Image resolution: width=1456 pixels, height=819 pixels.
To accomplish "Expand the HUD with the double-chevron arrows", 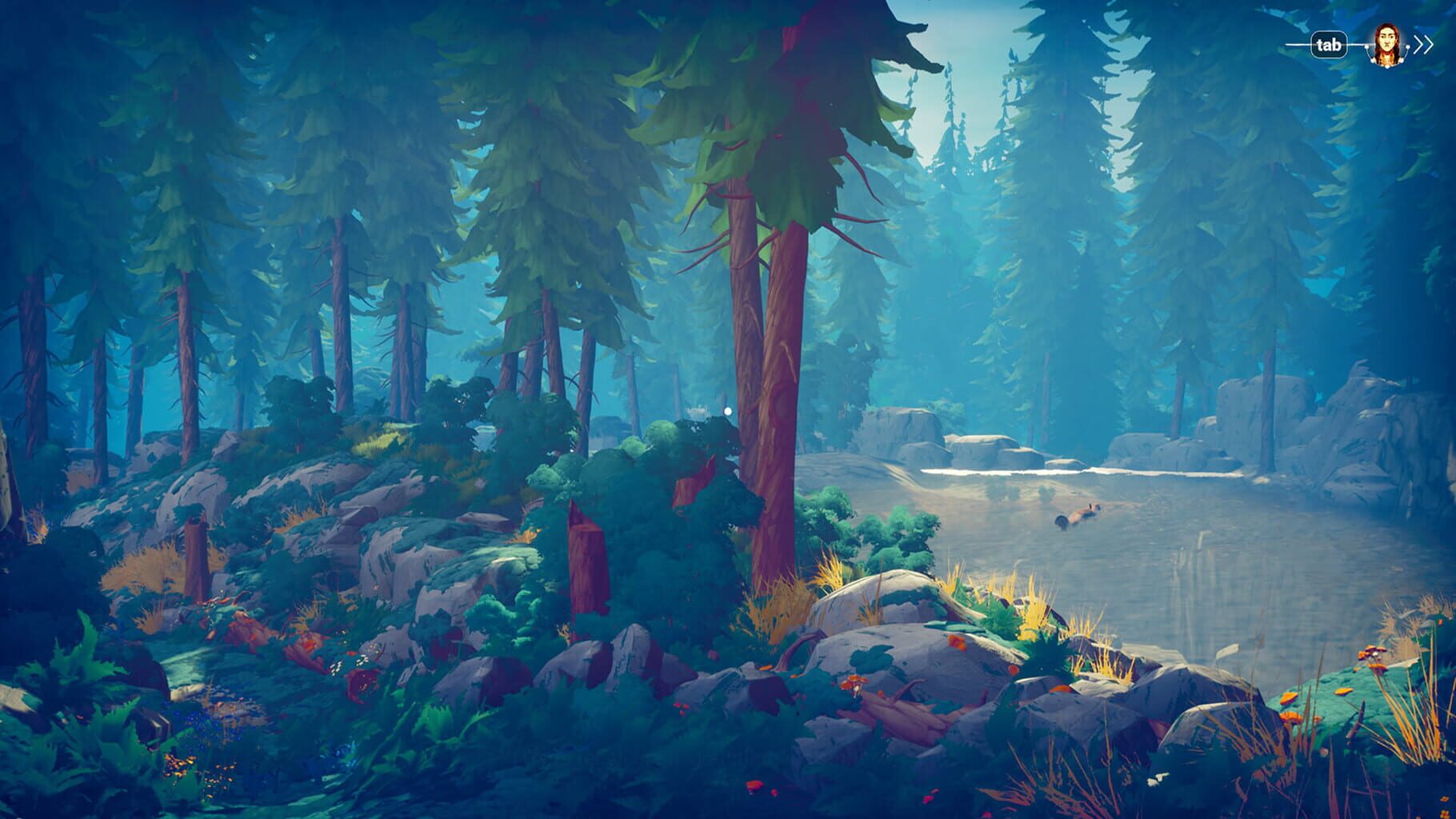I will click(x=1422, y=44).
